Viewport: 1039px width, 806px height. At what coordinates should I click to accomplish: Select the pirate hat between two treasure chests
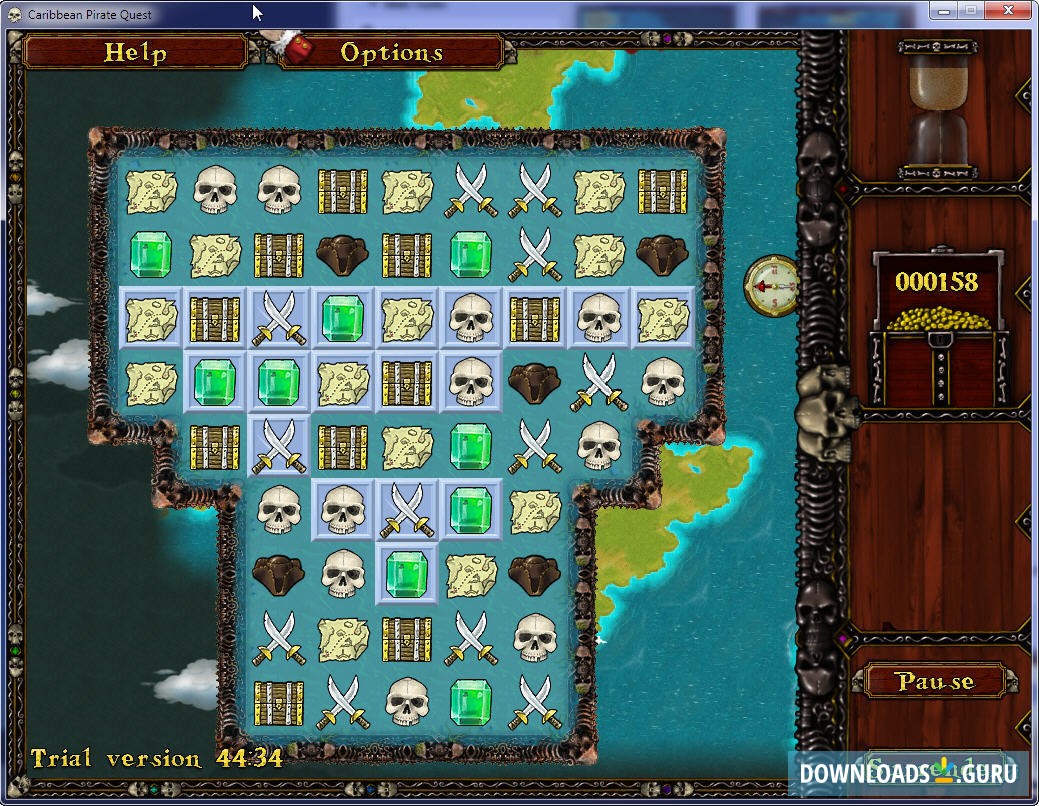coord(343,254)
